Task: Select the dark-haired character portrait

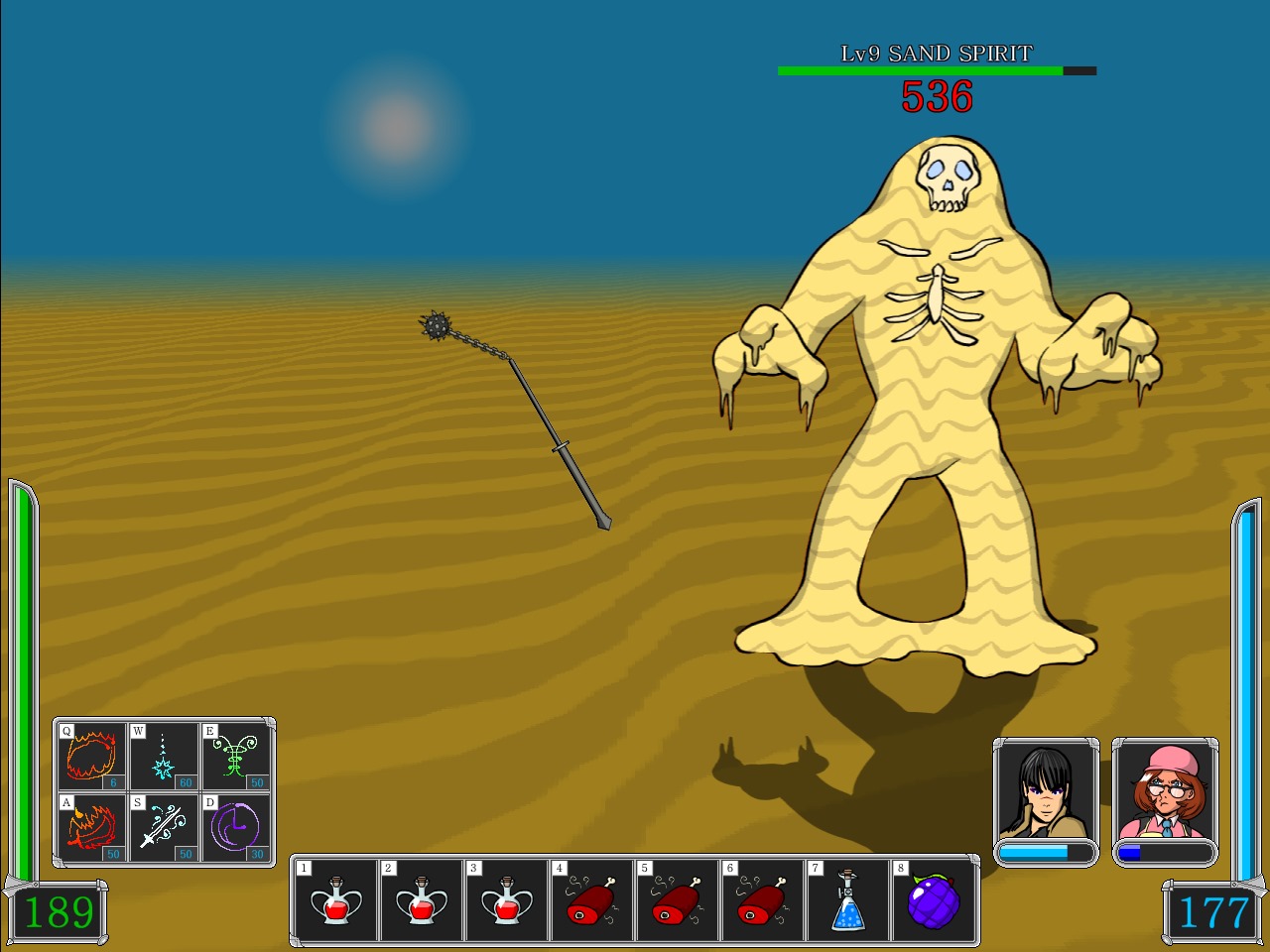Action: (x=1044, y=793)
